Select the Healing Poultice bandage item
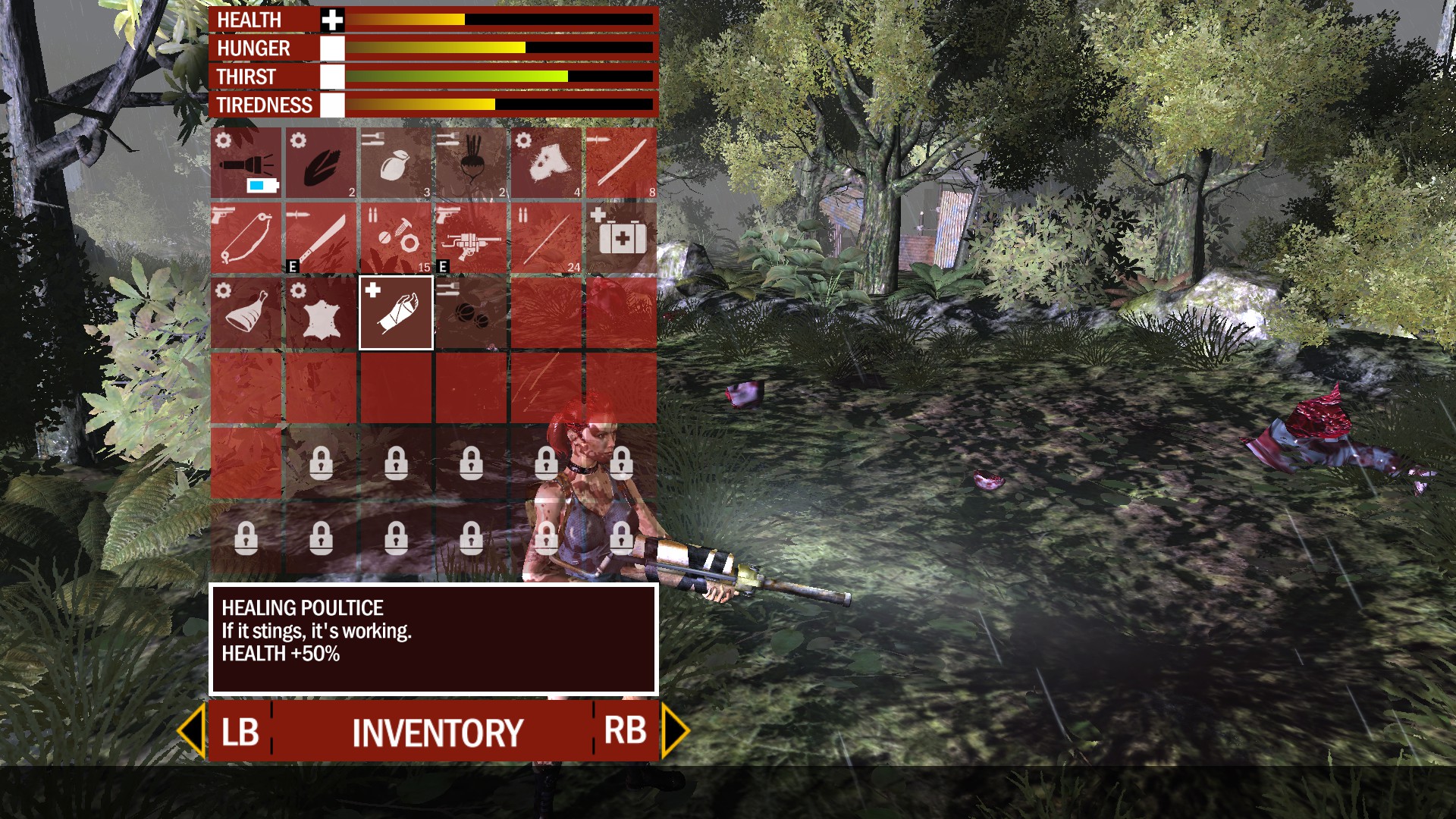 (394, 312)
